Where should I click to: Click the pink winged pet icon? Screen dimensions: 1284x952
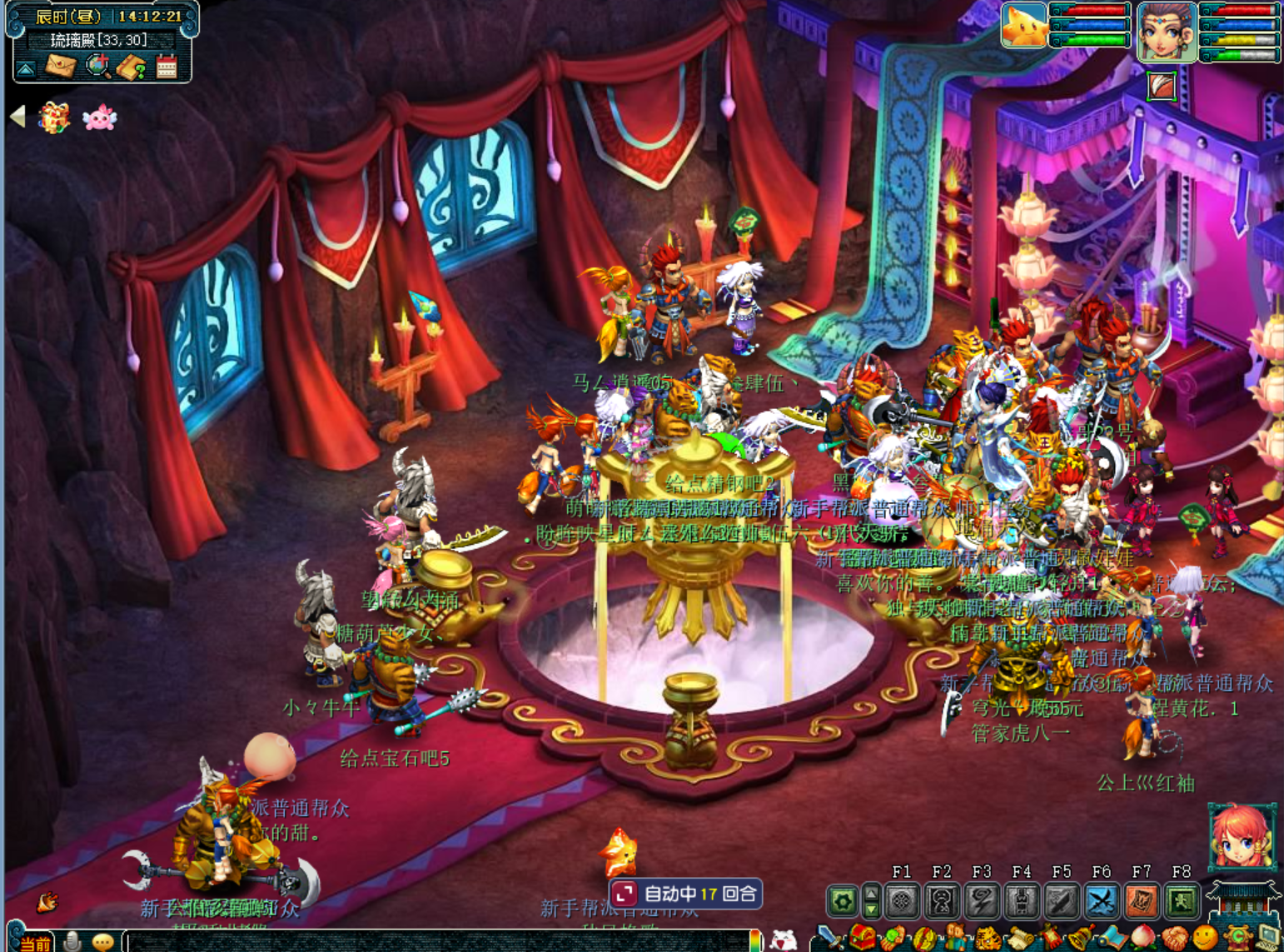[x=99, y=118]
